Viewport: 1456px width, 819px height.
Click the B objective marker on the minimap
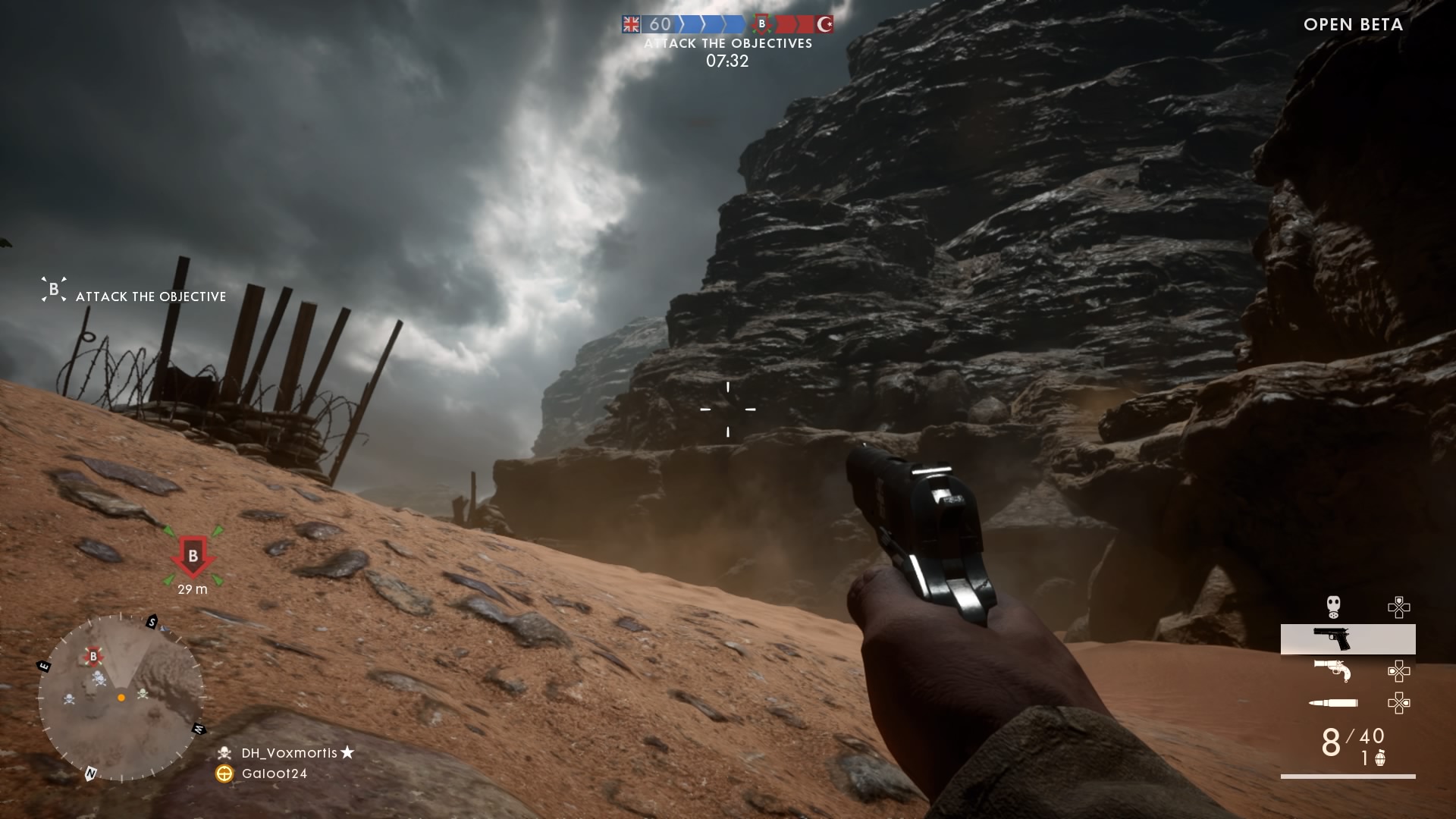tap(93, 656)
